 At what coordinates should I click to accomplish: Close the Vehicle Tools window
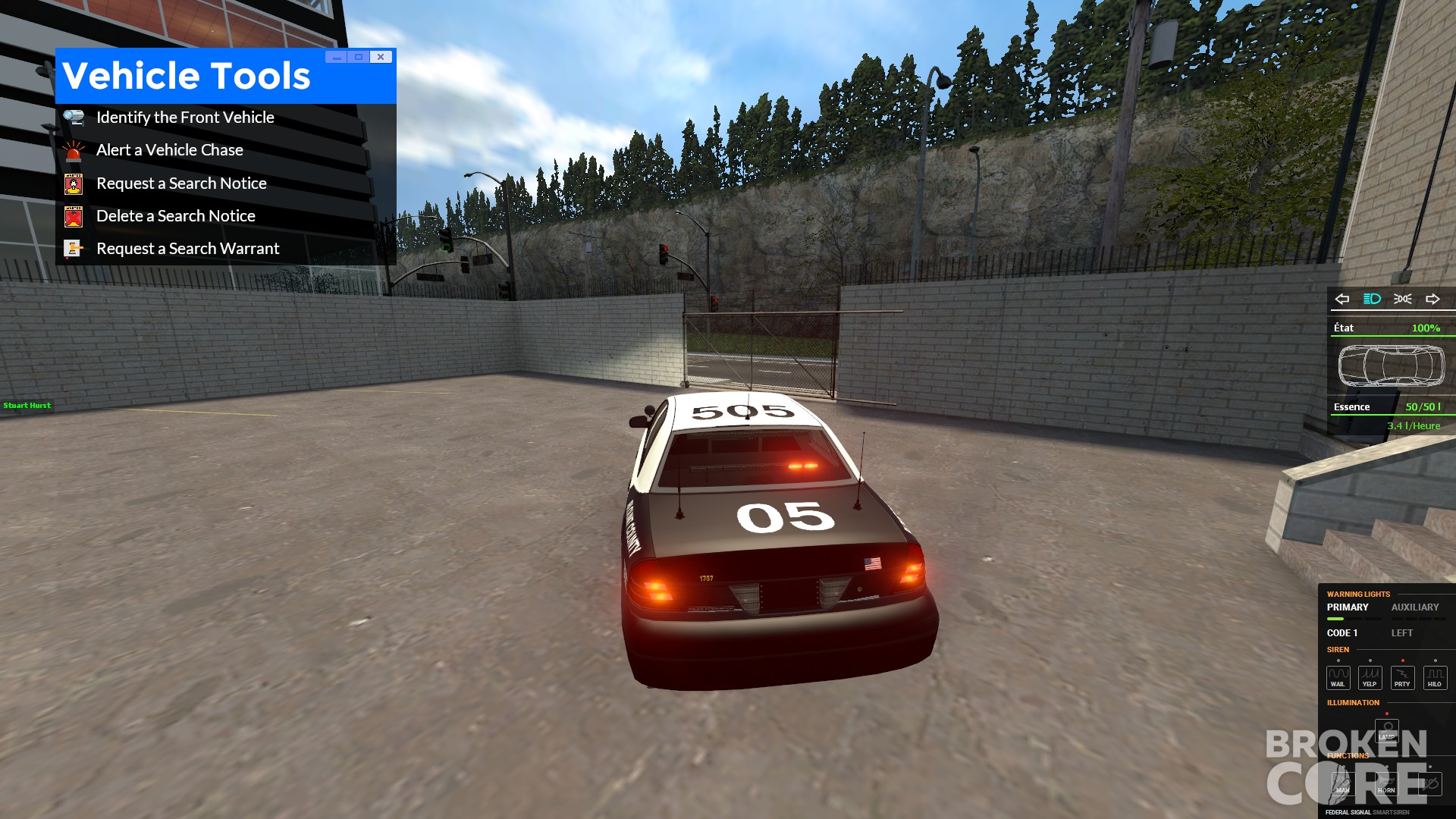pos(381,57)
